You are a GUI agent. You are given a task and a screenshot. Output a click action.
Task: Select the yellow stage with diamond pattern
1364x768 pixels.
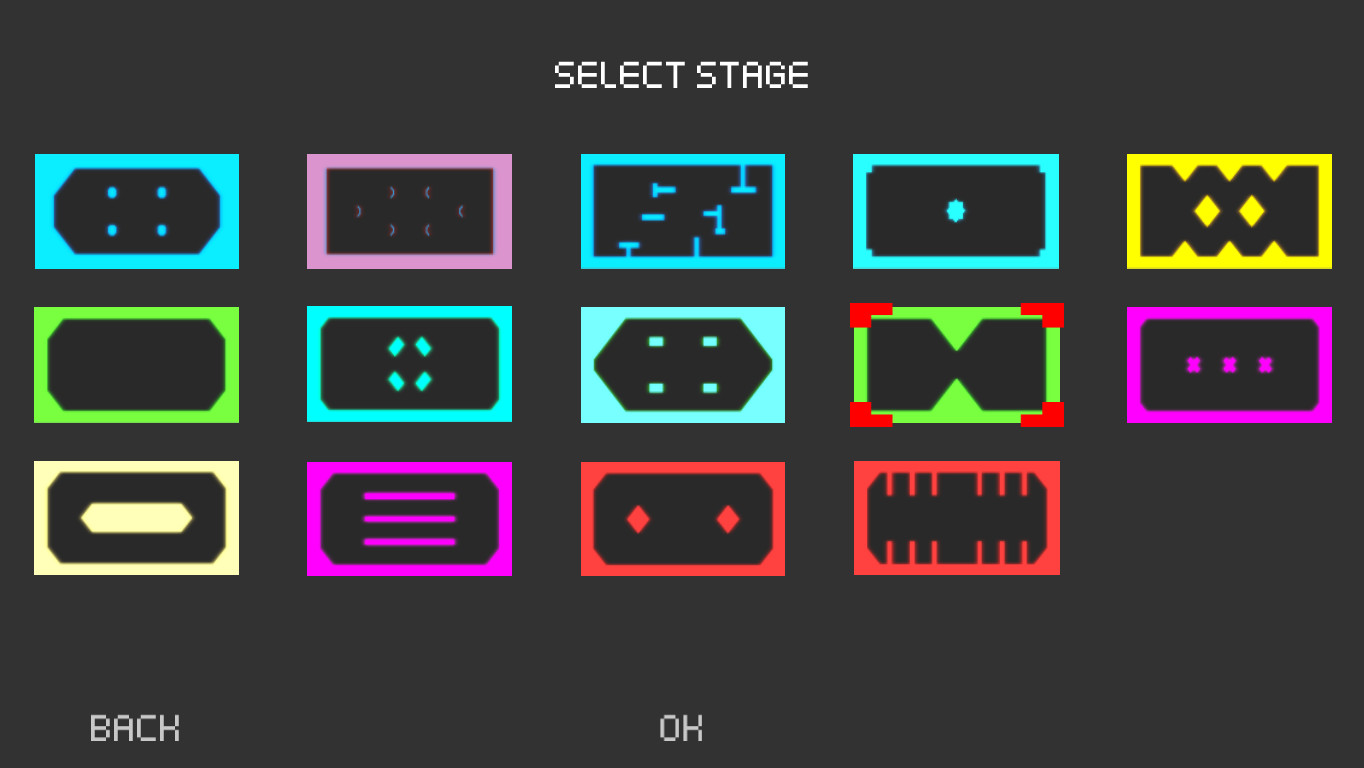click(x=1229, y=211)
